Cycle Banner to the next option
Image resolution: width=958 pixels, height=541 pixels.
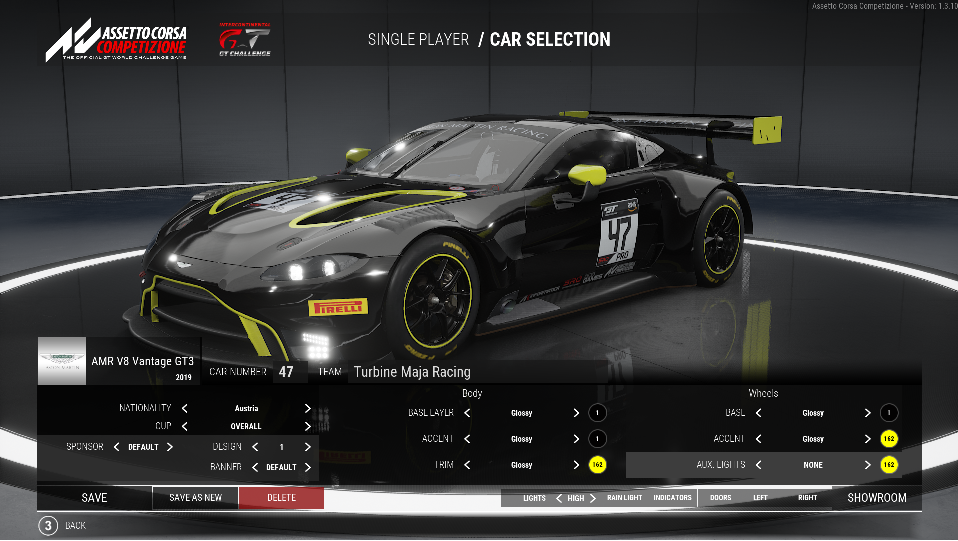pos(307,467)
